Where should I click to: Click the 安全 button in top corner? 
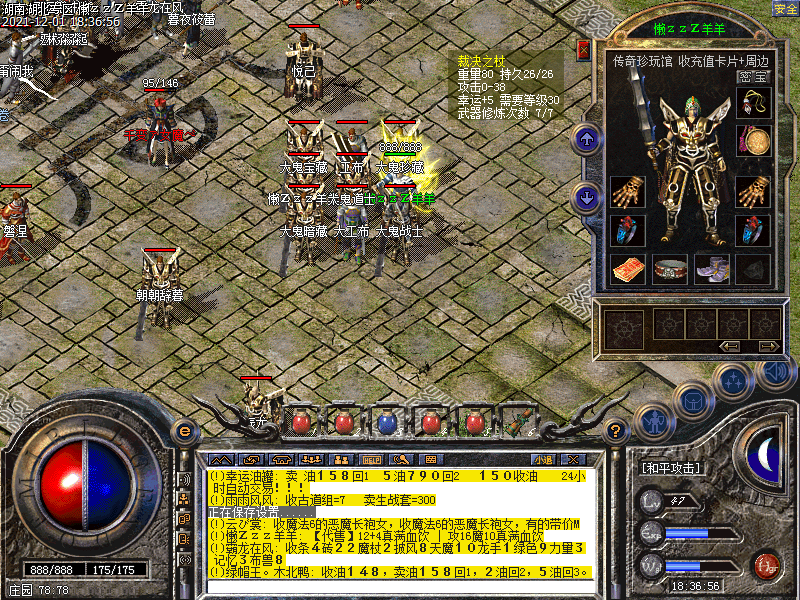785,8
